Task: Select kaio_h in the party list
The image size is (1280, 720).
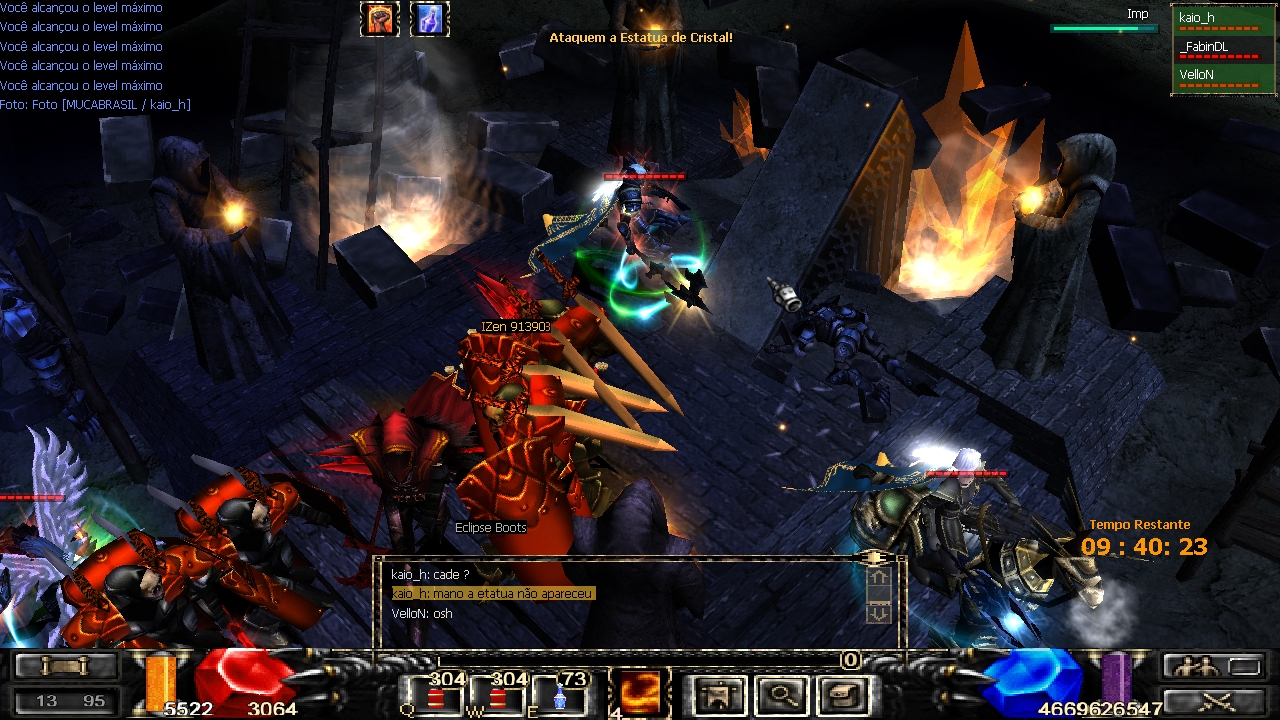Action: [x=1216, y=19]
